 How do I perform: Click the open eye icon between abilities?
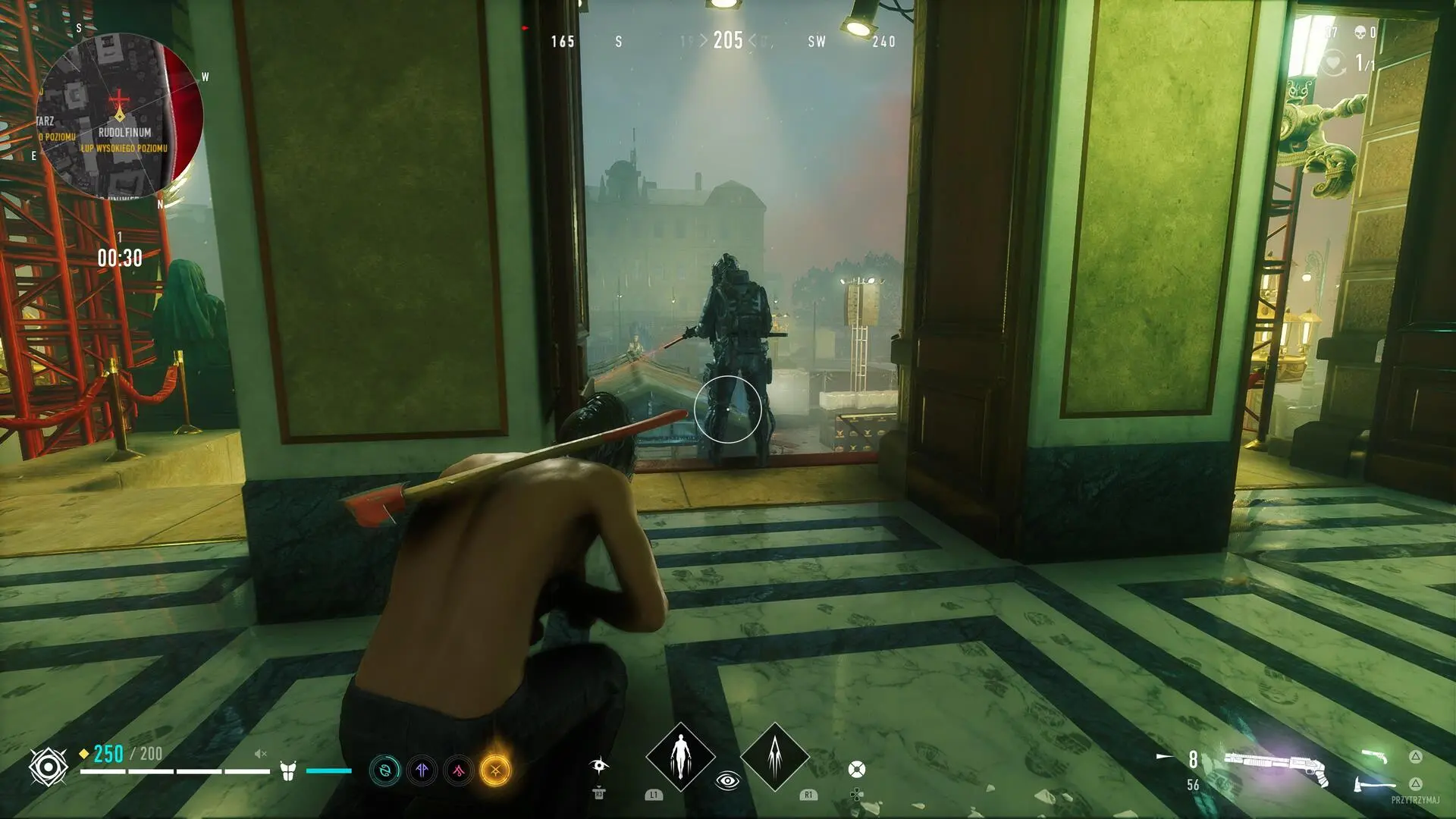pos(727,780)
